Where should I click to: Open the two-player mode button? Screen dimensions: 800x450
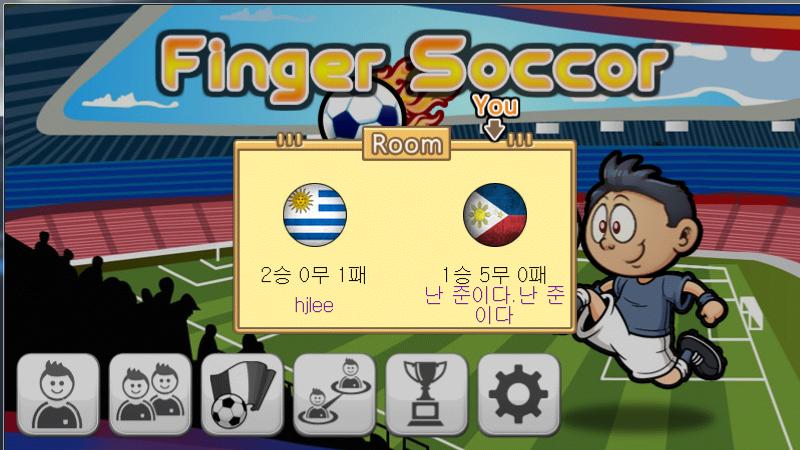tap(150, 394)
